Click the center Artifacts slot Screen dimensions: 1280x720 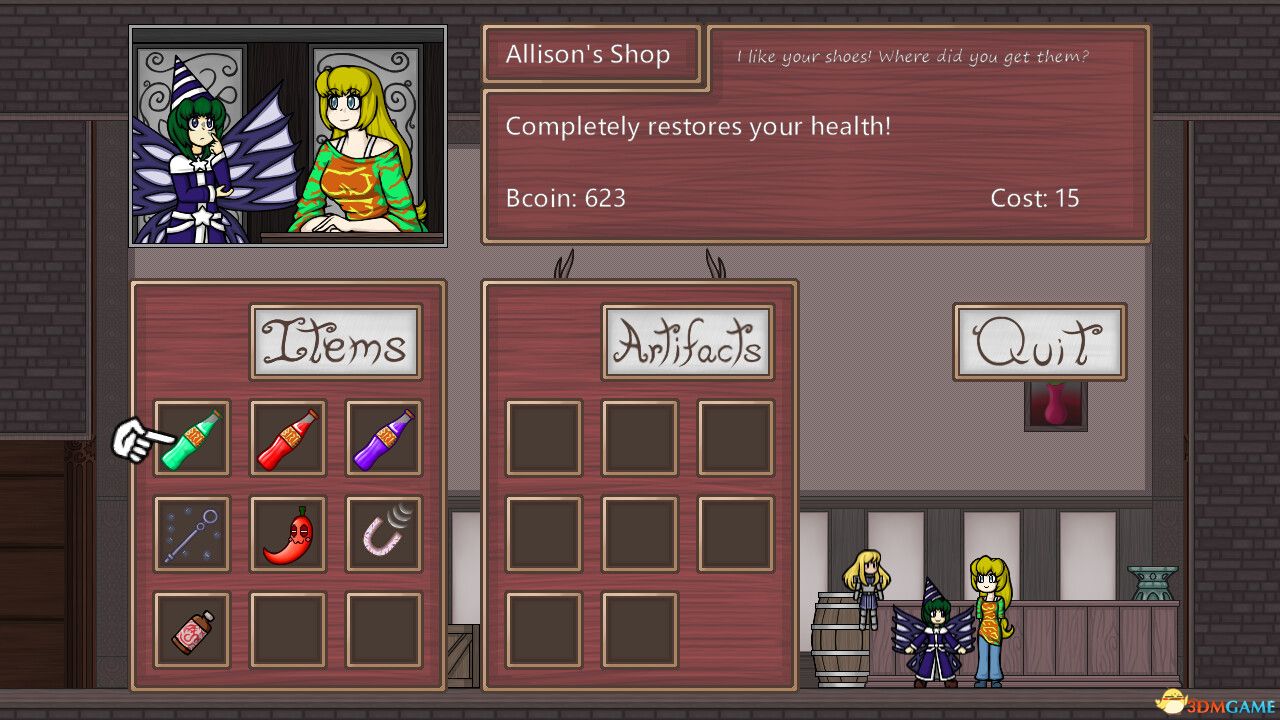(640, 533)
